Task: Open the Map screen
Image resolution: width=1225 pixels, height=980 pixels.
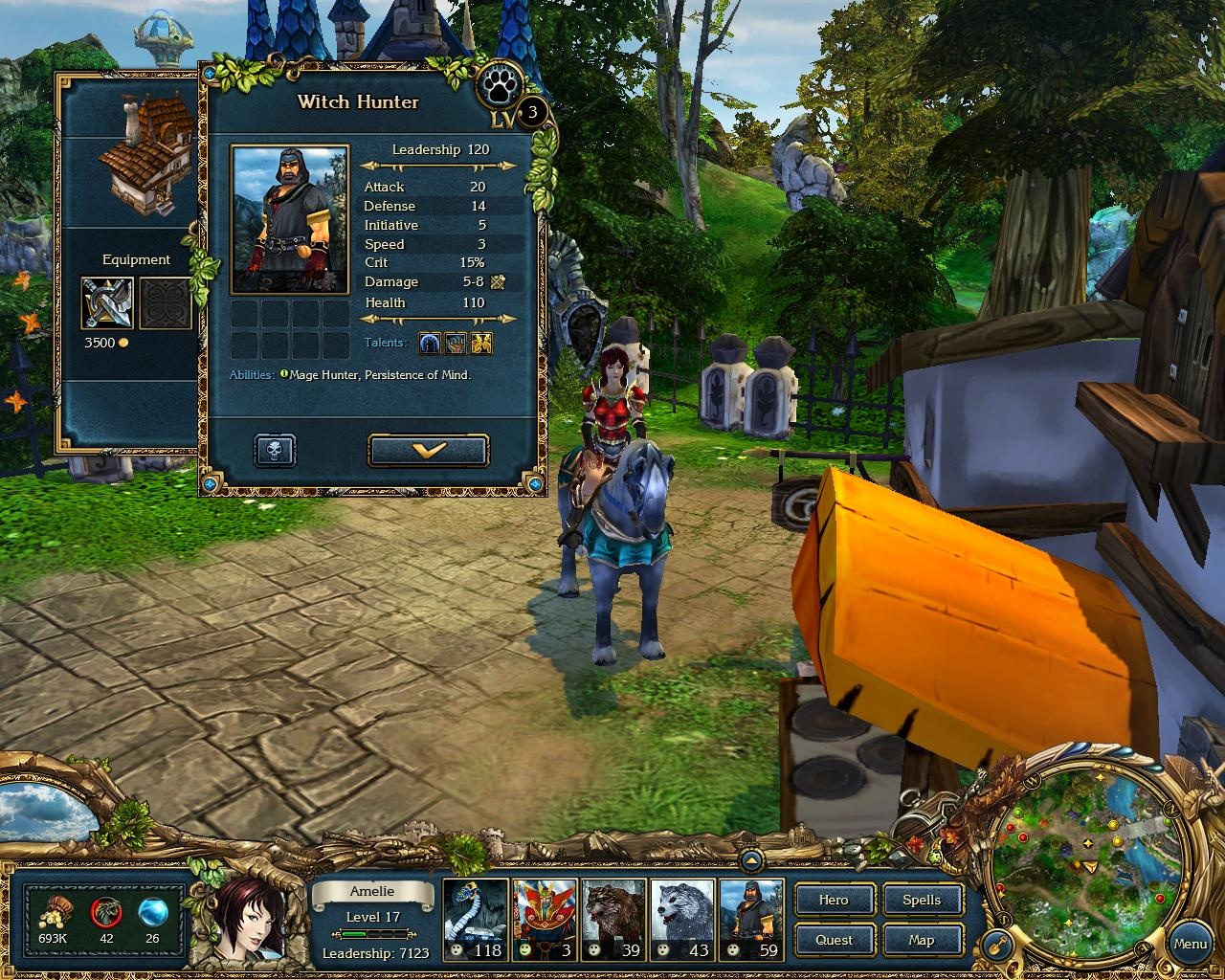Action: pyautogui.click(x=923, y=940)
